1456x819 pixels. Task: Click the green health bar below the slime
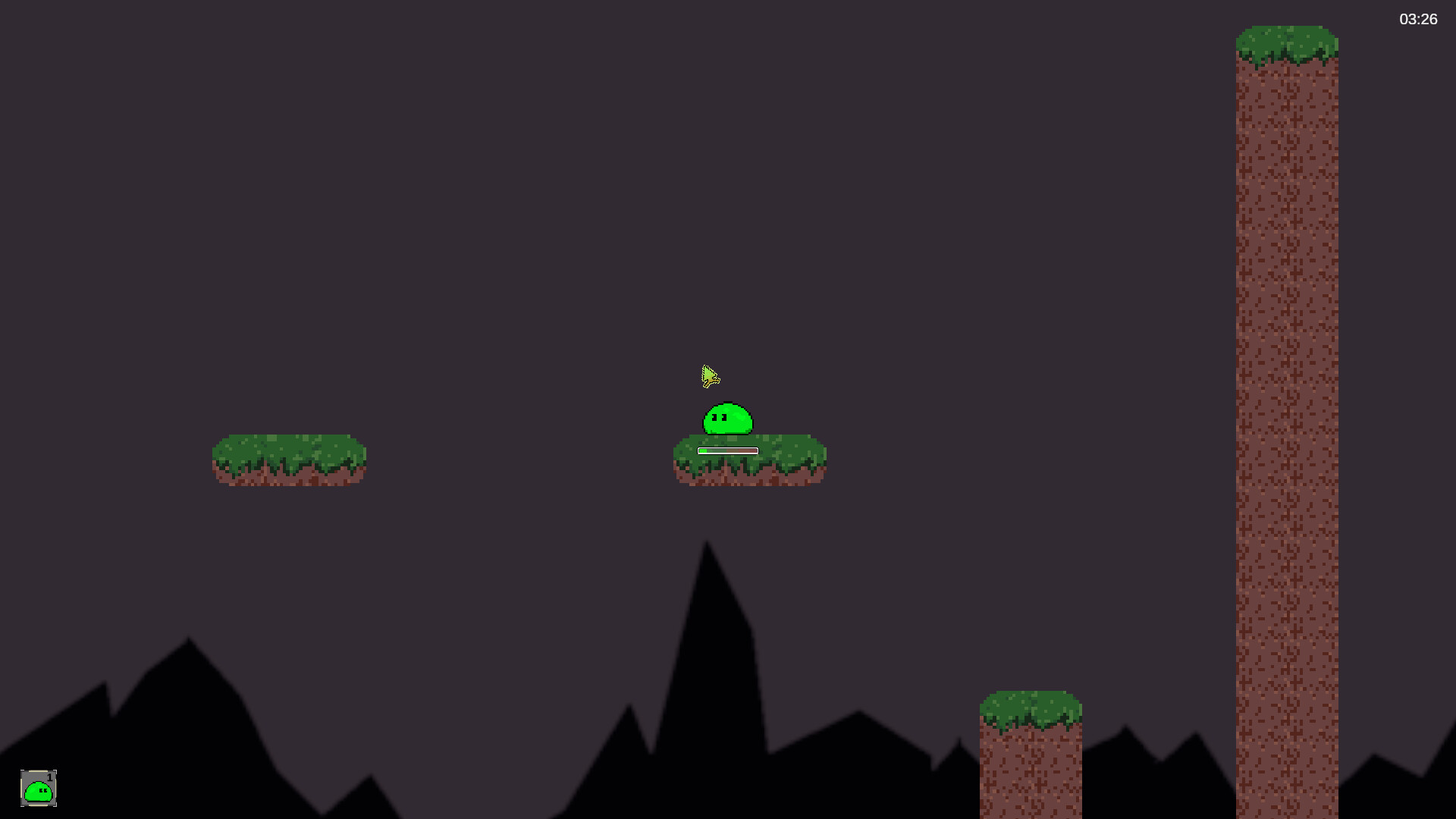coord(702,450)
